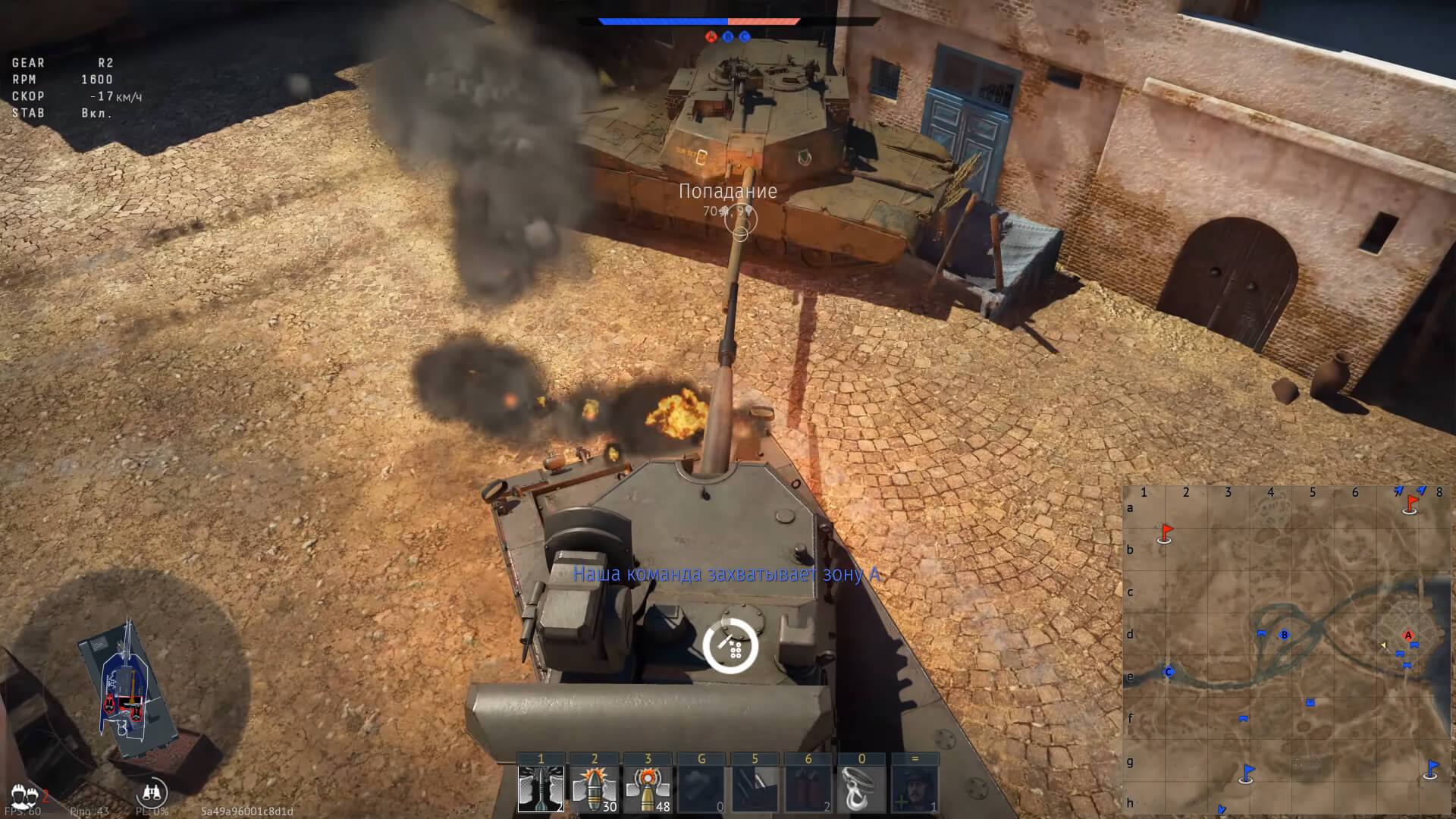Click the blue capture zone B marker at top
The width and height of the screenshot is (1456, 819).
coord(728,36)
